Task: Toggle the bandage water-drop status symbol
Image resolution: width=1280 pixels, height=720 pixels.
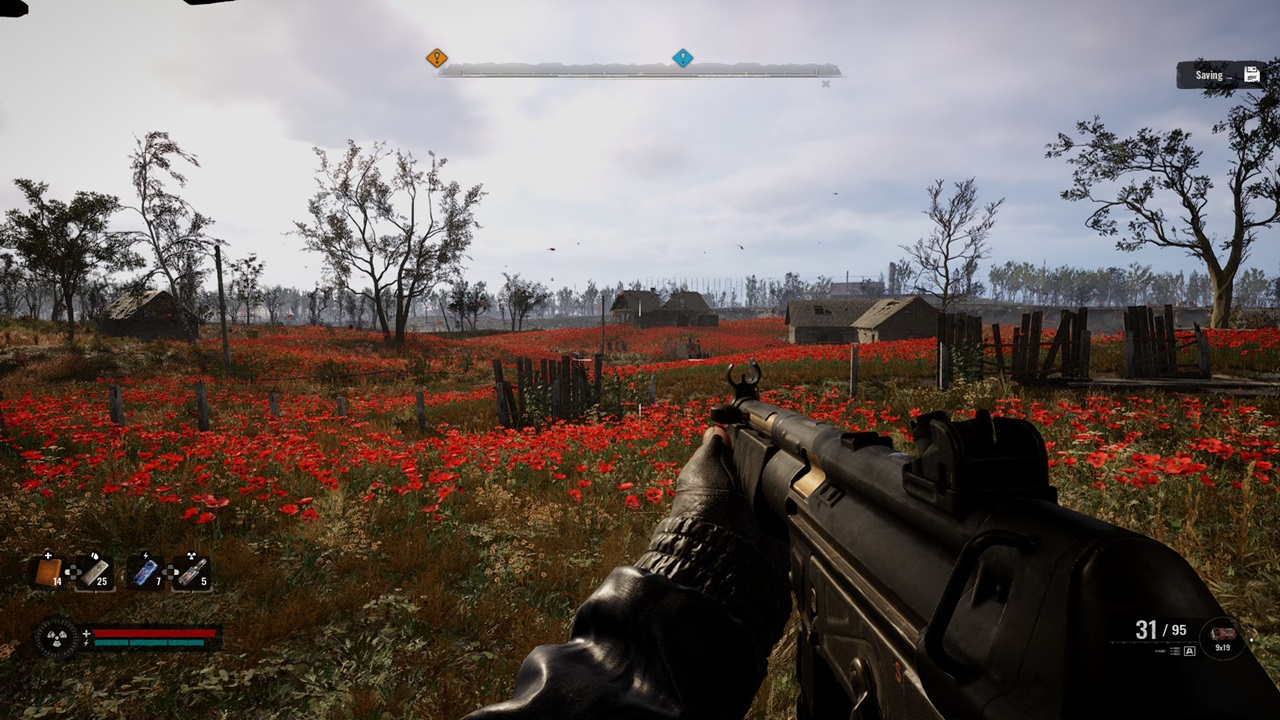Action: [93, 554]
